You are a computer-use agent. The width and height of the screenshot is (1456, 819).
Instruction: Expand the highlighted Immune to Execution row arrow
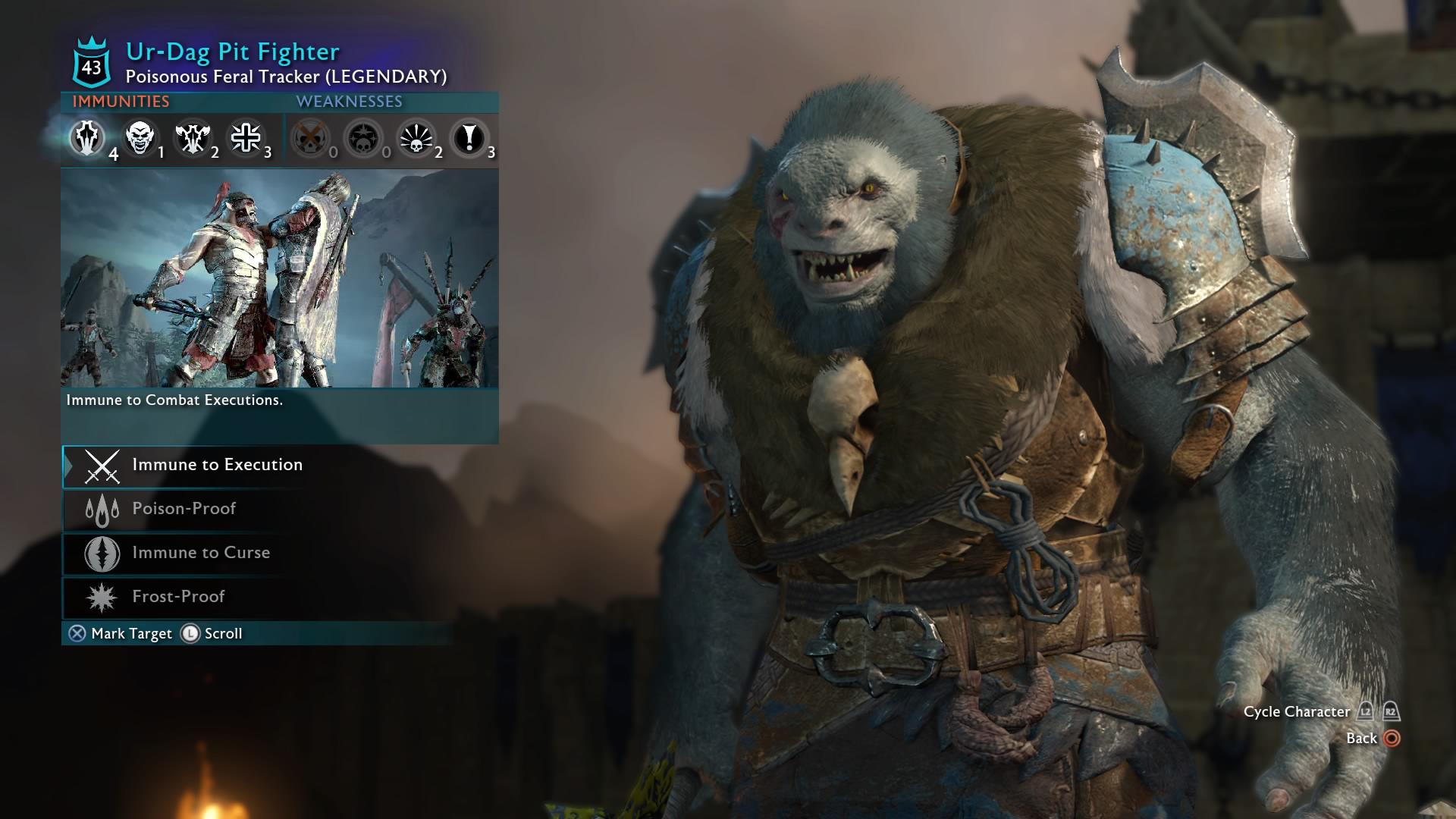[70, 465]
